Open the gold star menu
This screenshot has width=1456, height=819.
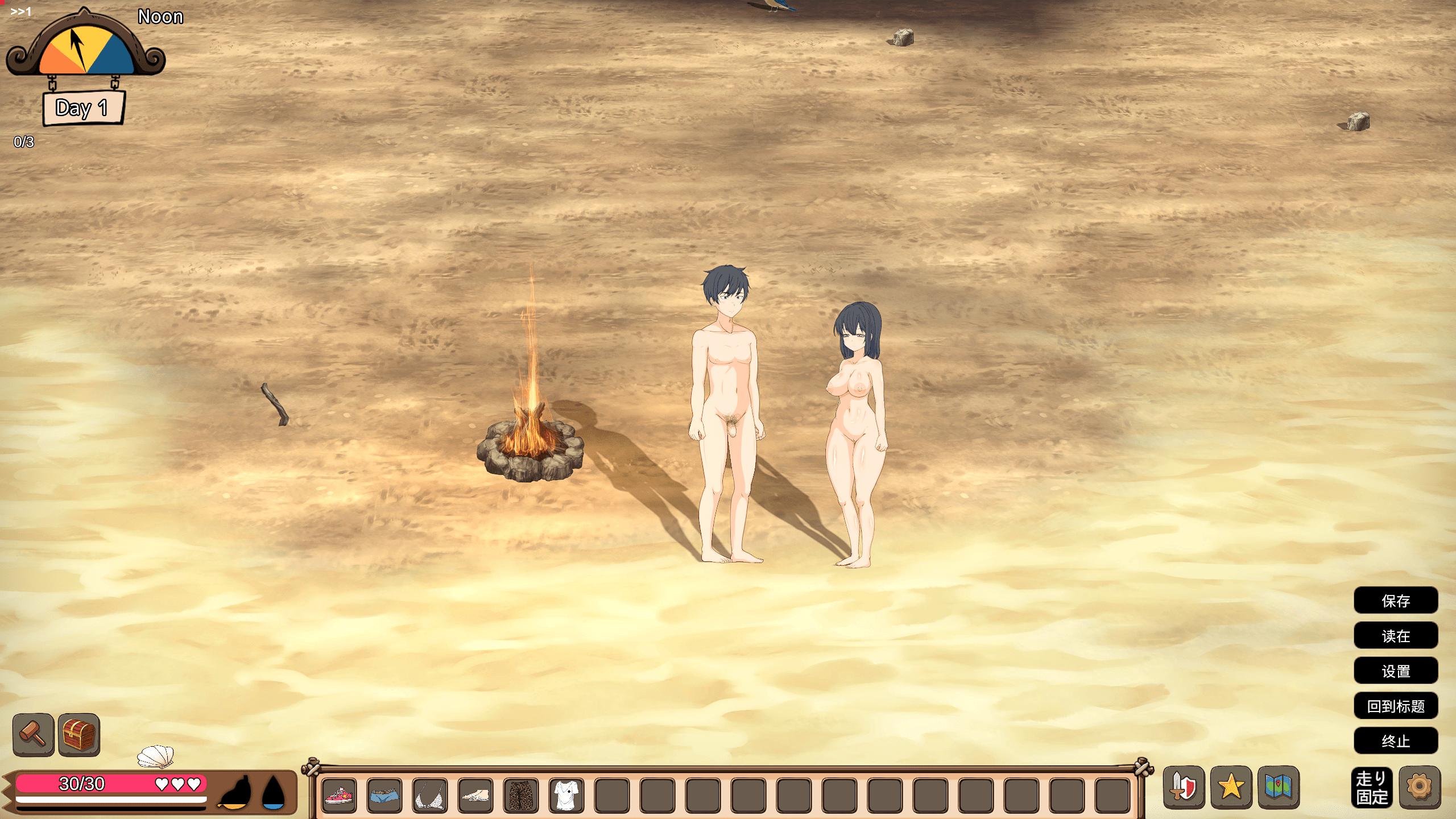(1231, 787)
